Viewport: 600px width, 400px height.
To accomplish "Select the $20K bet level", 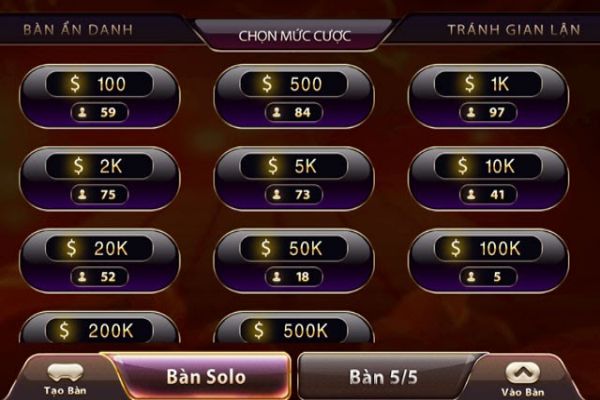I will (x=99, y=260).
